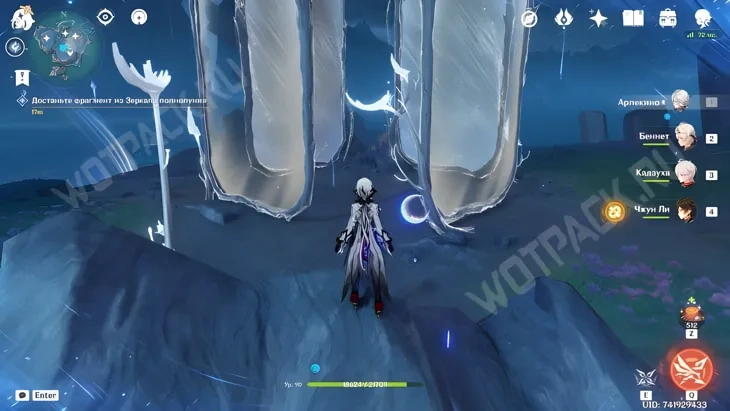
Task: Toggle the elemental sight eye icon
Action: (x=106, y=16)
